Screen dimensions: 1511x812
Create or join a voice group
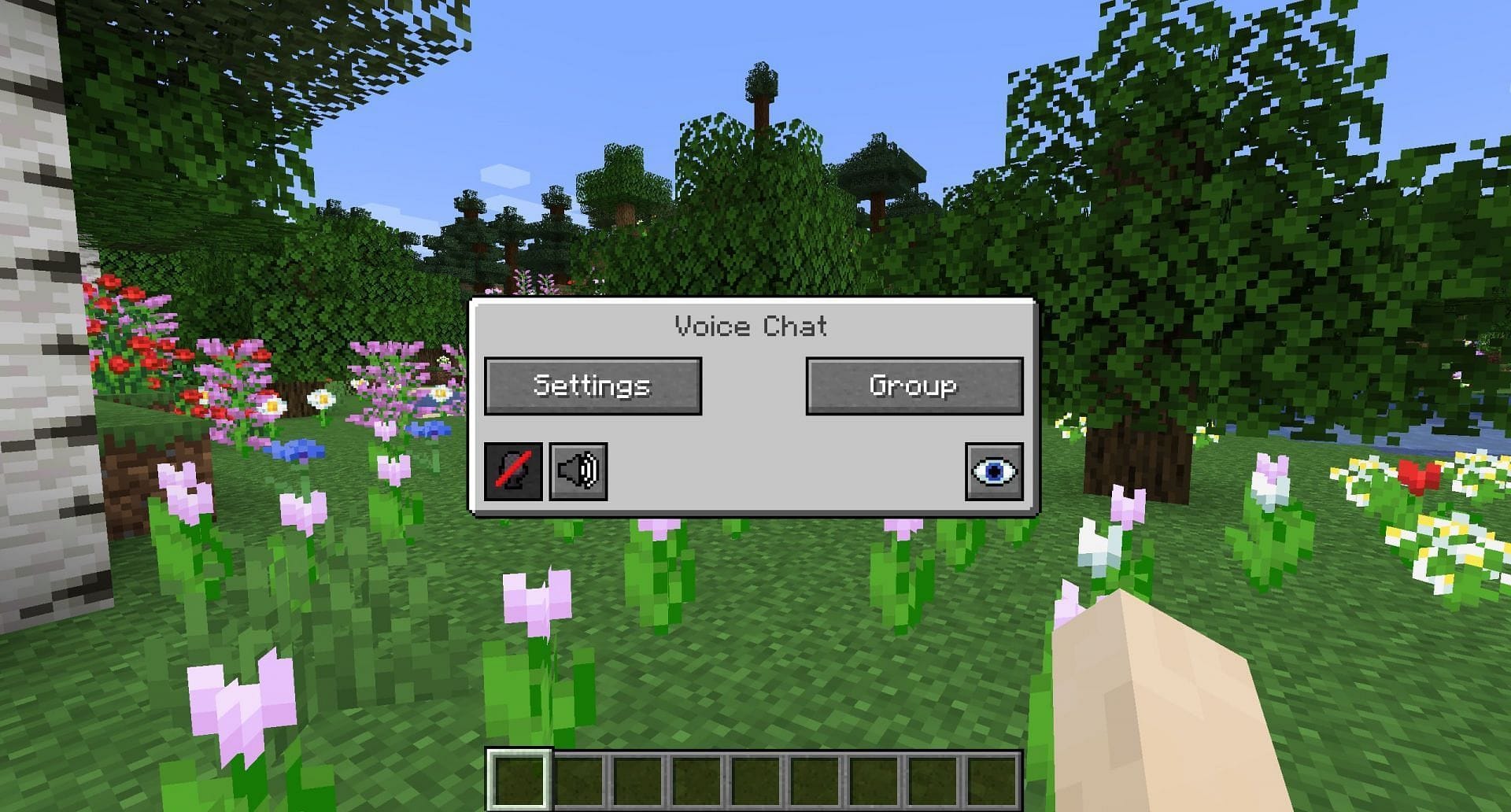click(913, 386)
